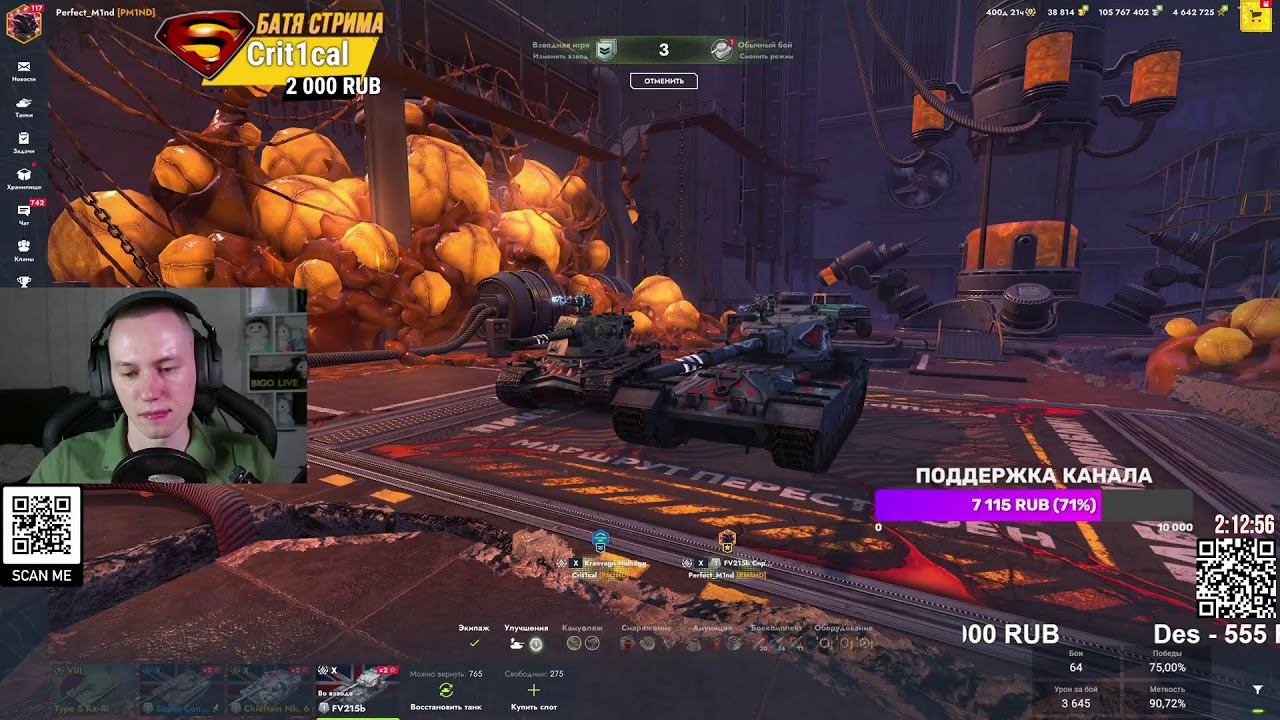Open the Улучшения upgrades section
The width and height of the screenshot is (1280, 720).
tap(526, 638)
